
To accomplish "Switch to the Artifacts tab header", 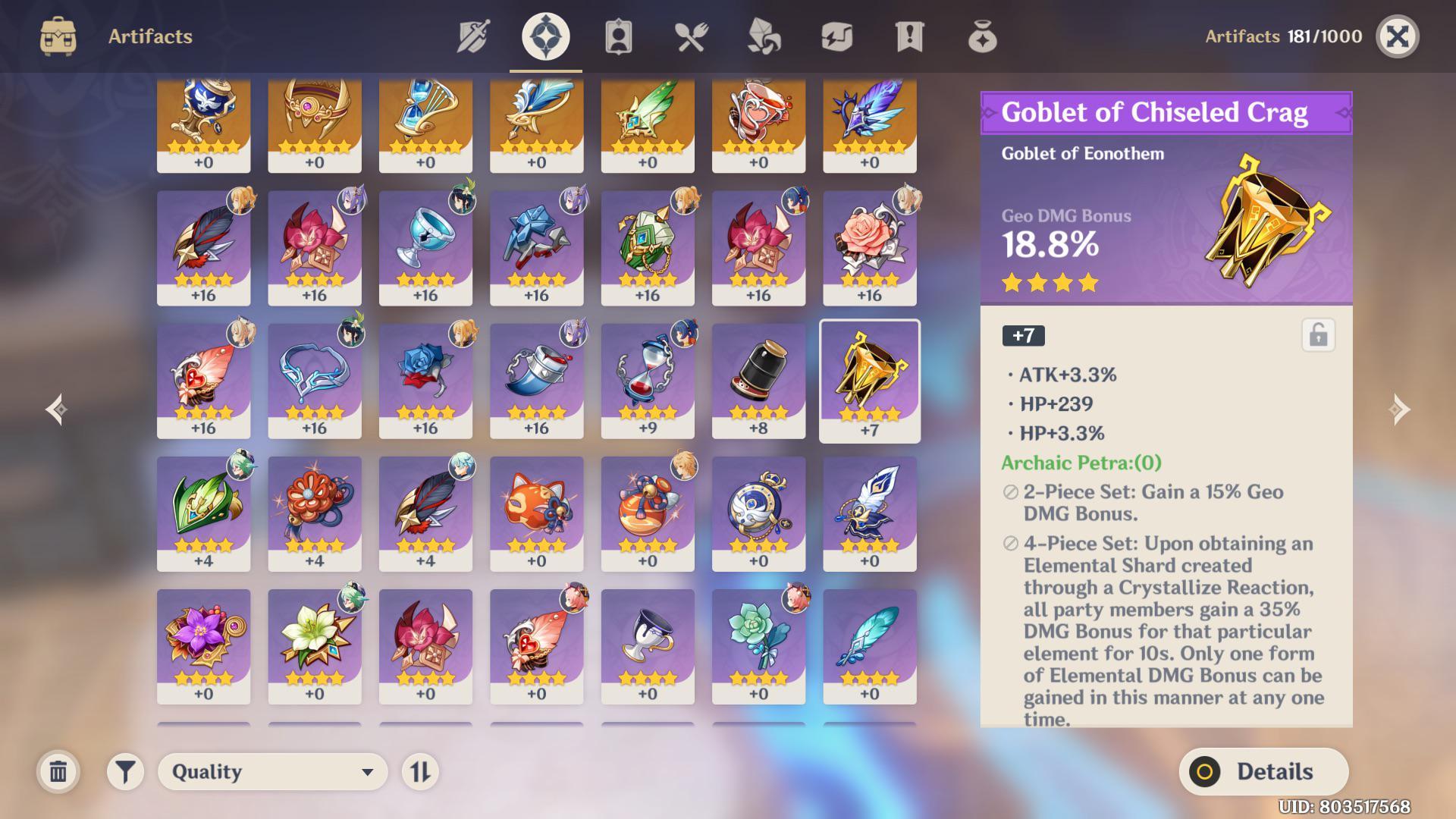I will coord(149,36).
